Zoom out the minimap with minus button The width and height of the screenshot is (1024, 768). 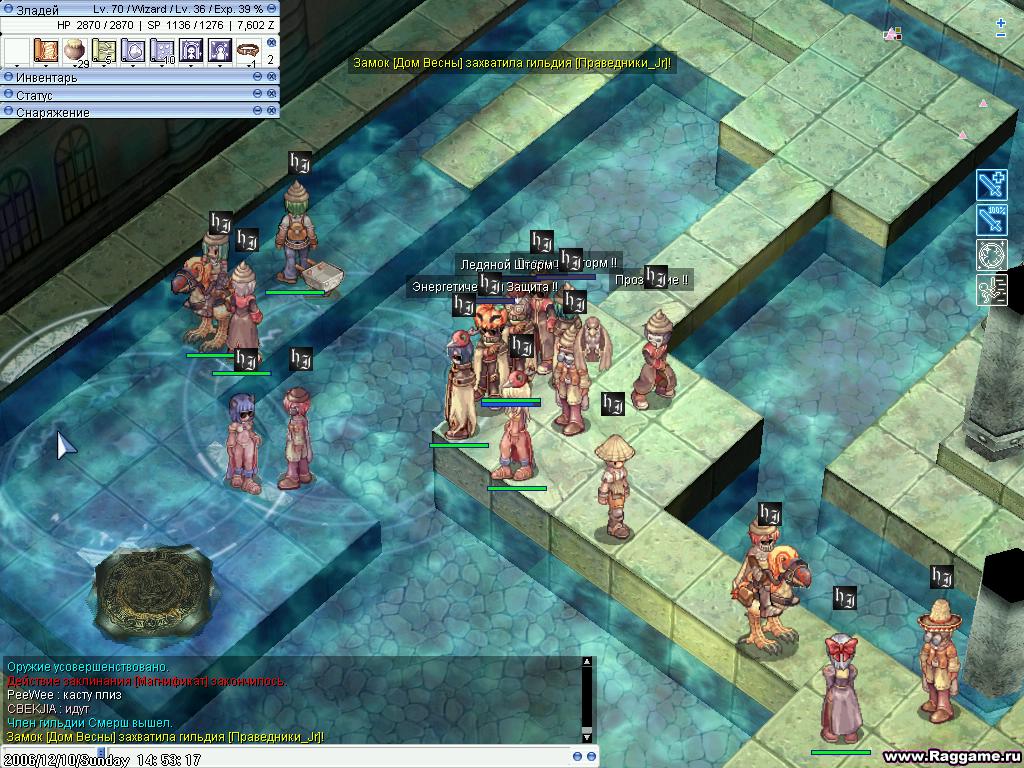[1001, 35]
